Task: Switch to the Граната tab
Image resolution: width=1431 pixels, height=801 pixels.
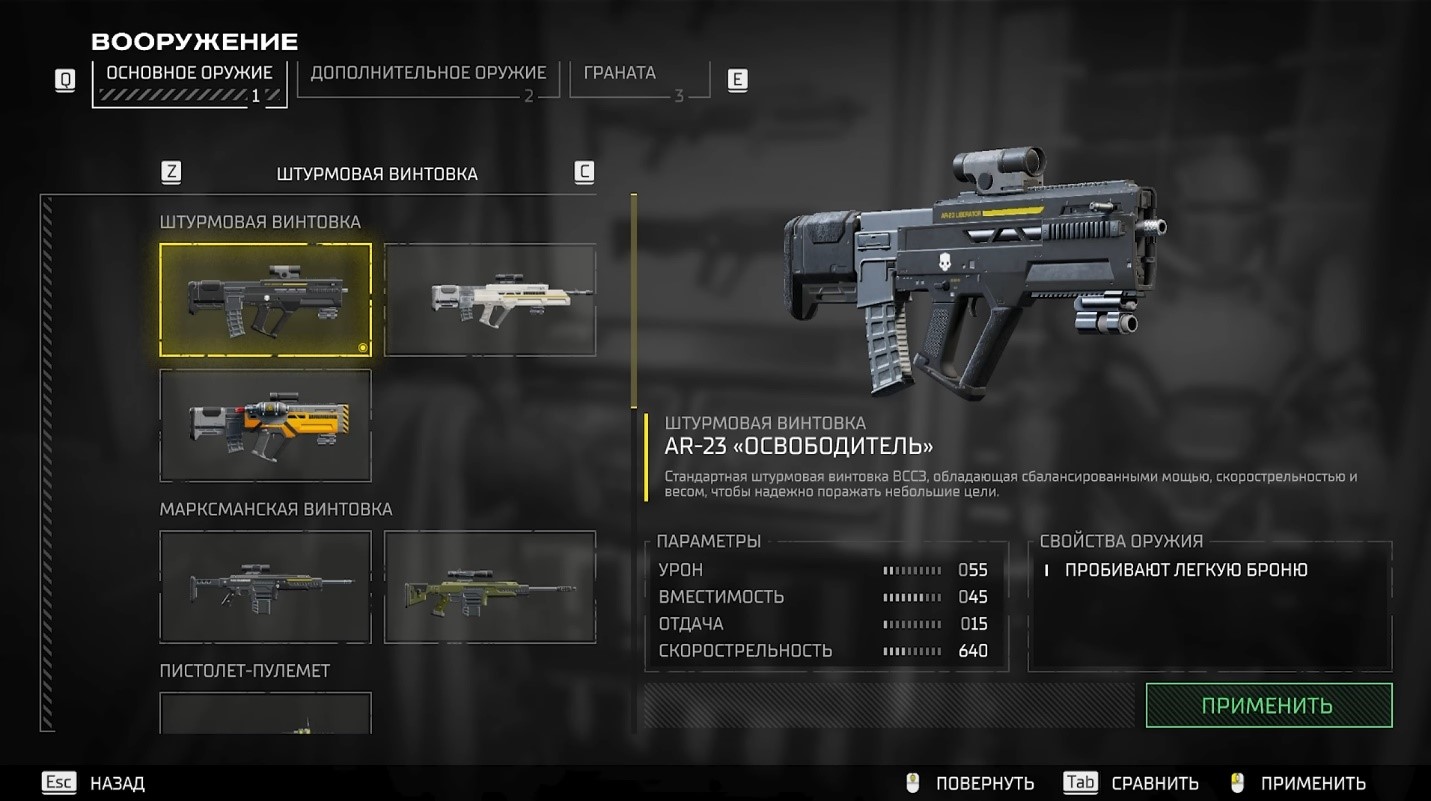Action: pos(632,78)
